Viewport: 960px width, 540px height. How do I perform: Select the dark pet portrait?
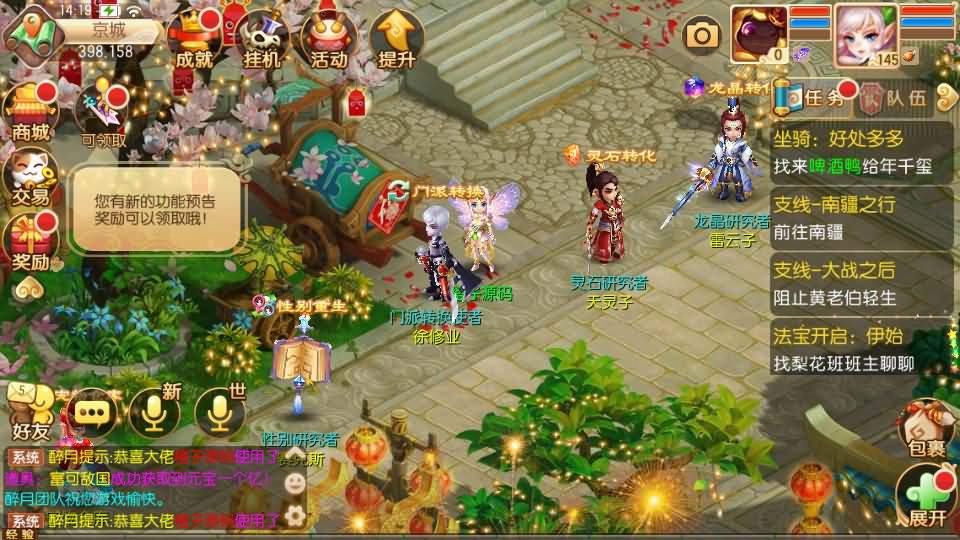point(759,33)
